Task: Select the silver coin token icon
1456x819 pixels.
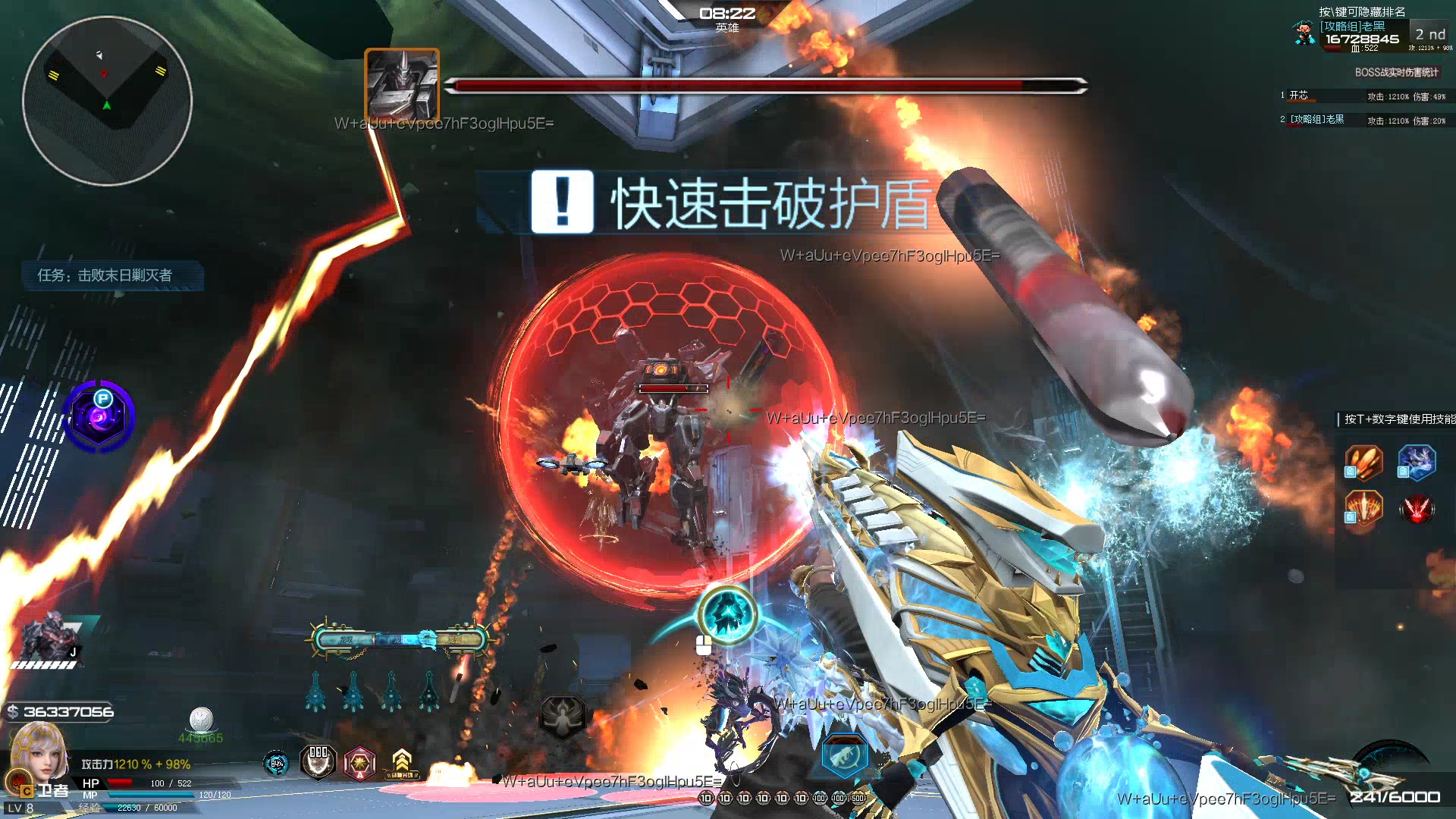Action: 201,719
